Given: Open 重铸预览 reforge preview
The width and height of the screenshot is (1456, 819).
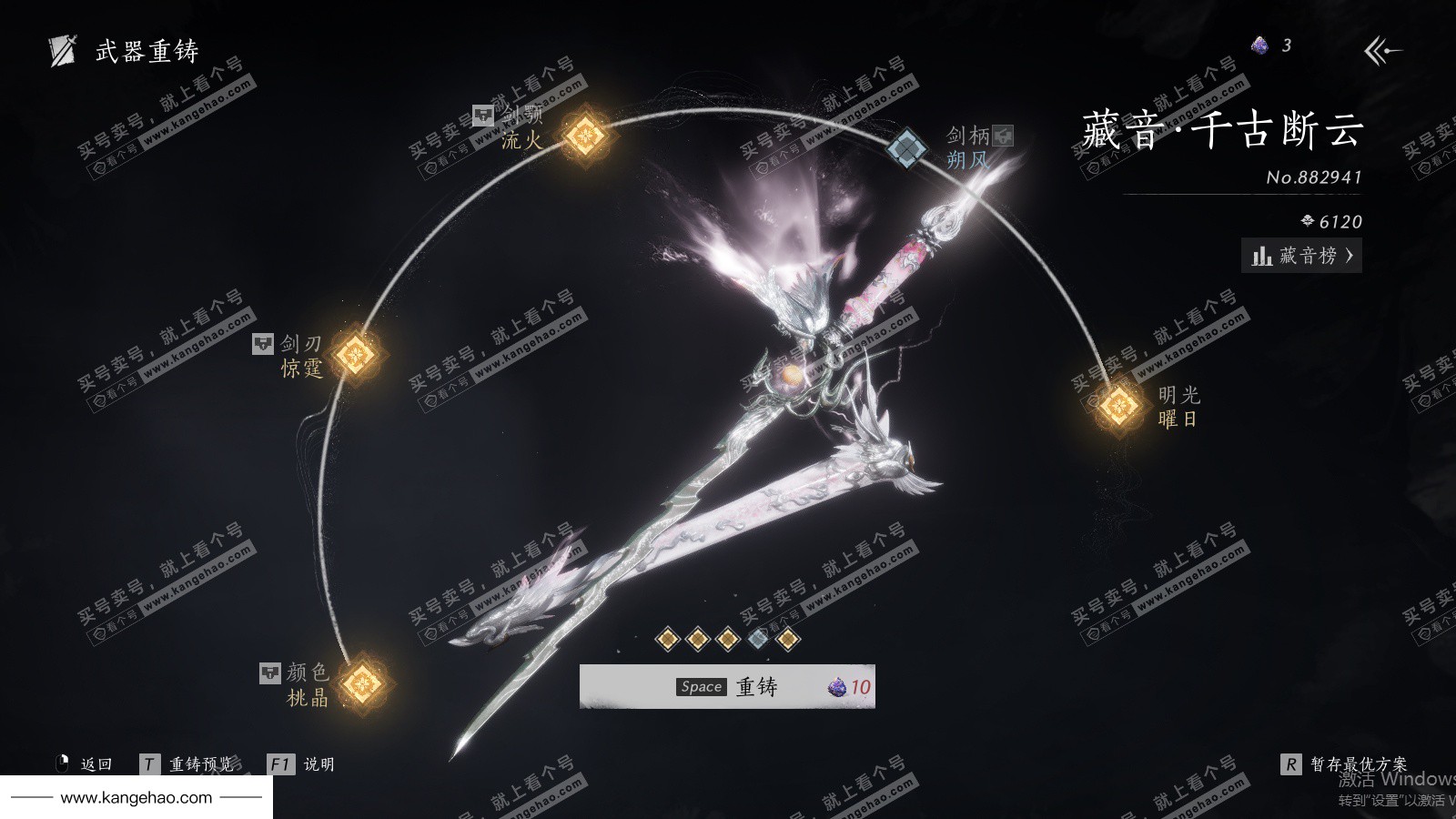Looking at the screenshot, I should click(x=189, y=764).
